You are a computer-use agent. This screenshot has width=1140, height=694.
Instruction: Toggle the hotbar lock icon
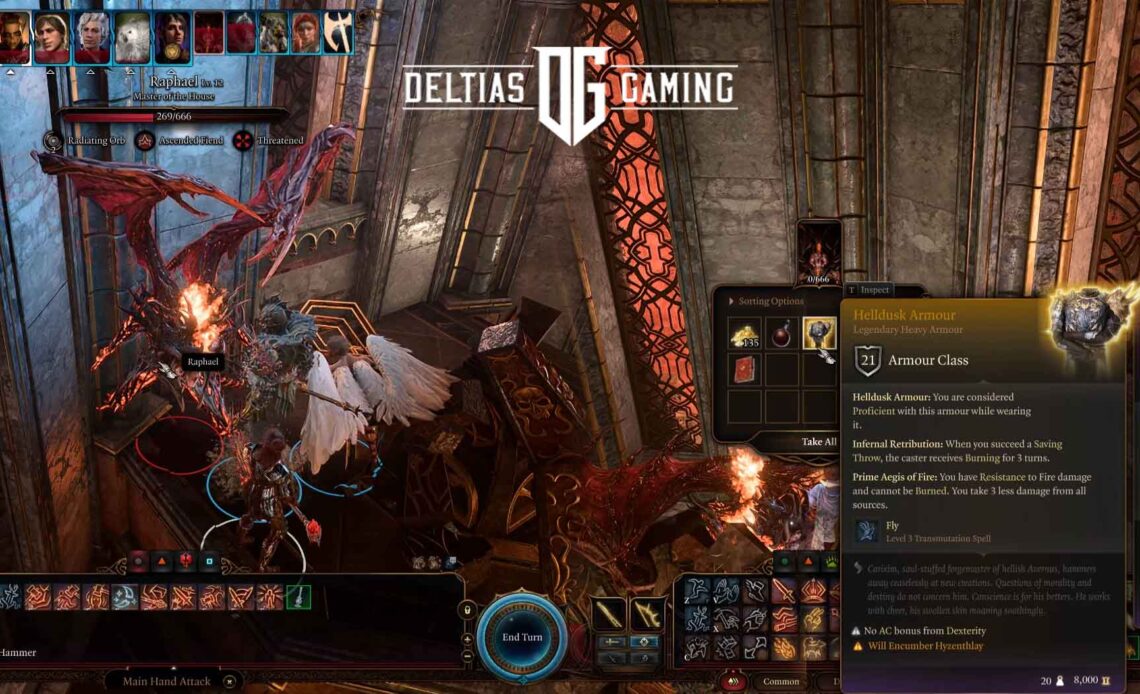[x=467, y=610]
